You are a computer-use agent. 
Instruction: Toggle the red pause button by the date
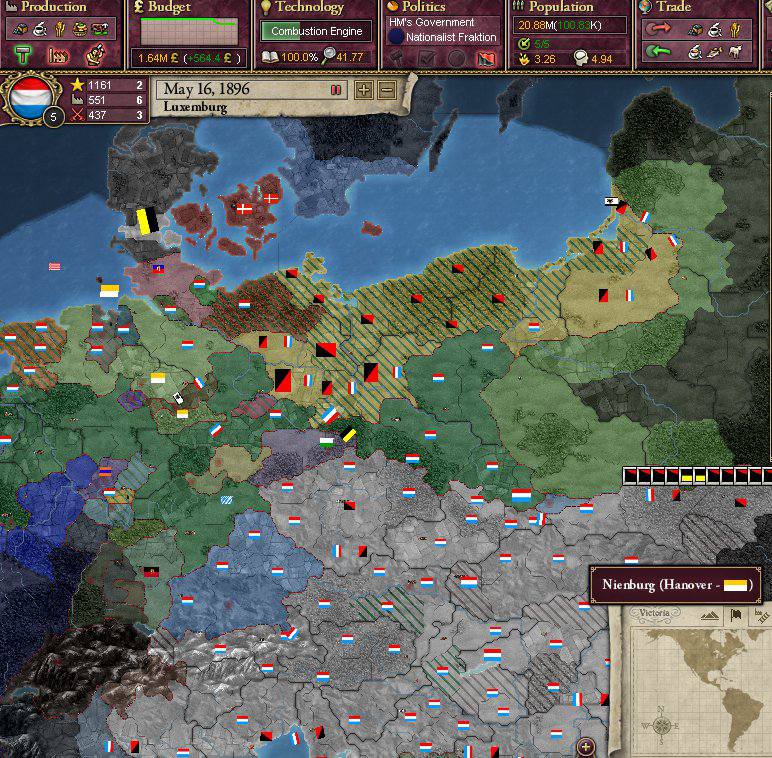(x=336, y=90)
